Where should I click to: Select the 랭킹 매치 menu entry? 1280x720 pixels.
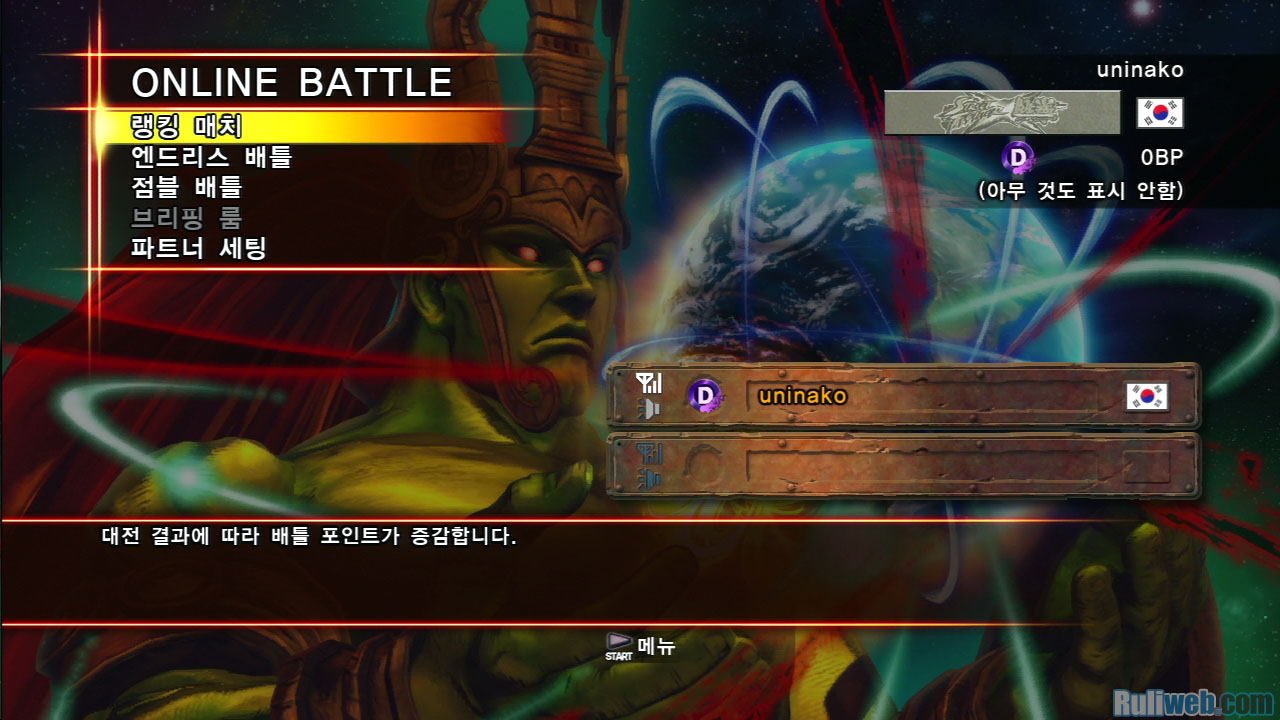tap(187, 127)
